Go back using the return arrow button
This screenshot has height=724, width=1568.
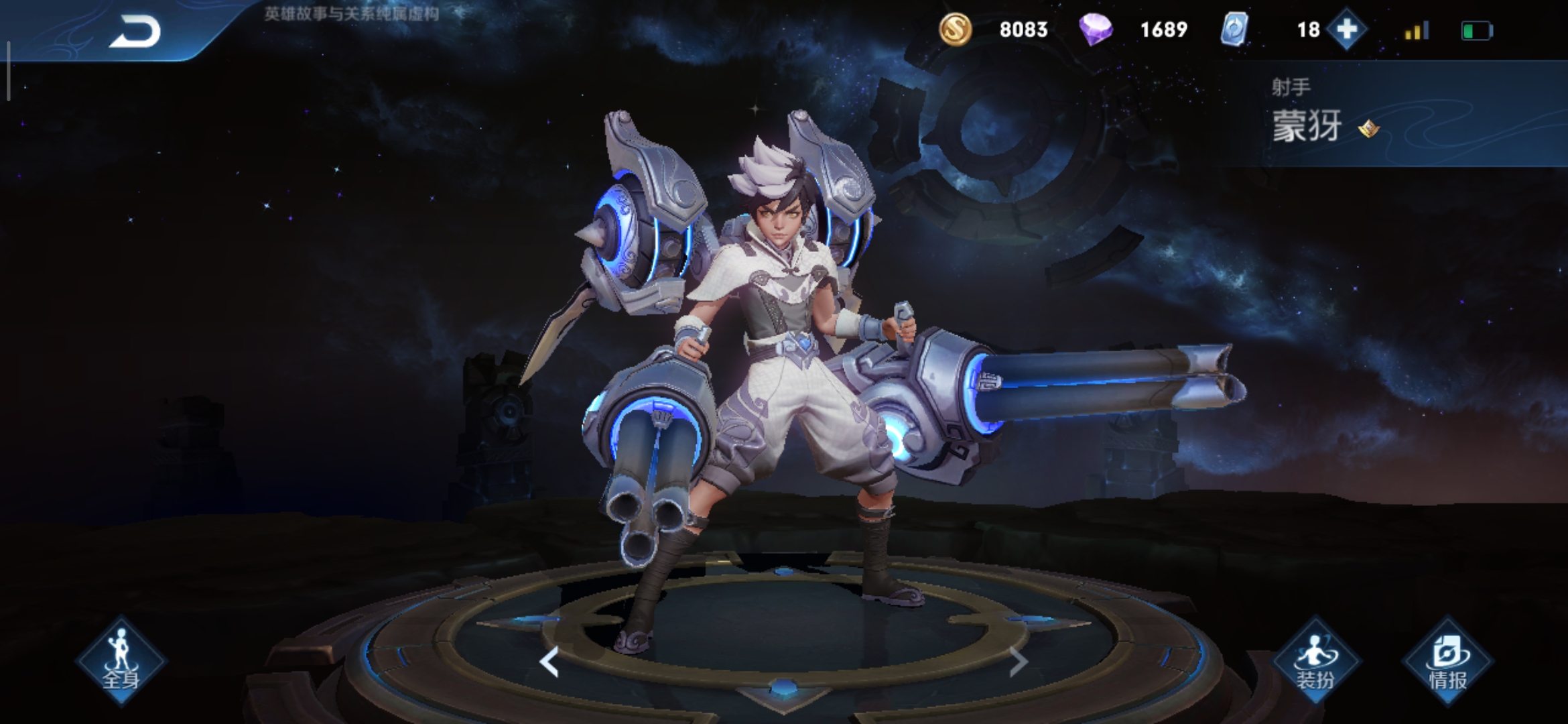(135, 31)
